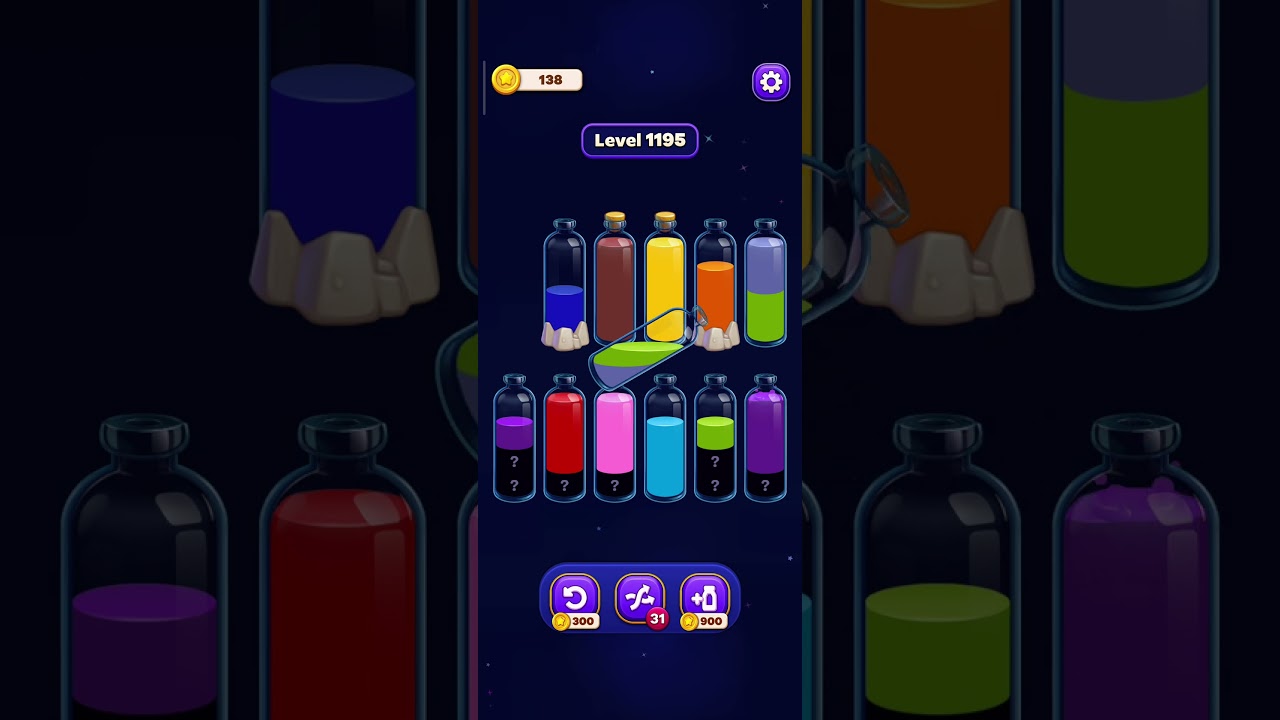The width and height of the screenshot is (1280, 720).
Task: Activate the shuffle arrows icon
Action: [x=640, y=597]
